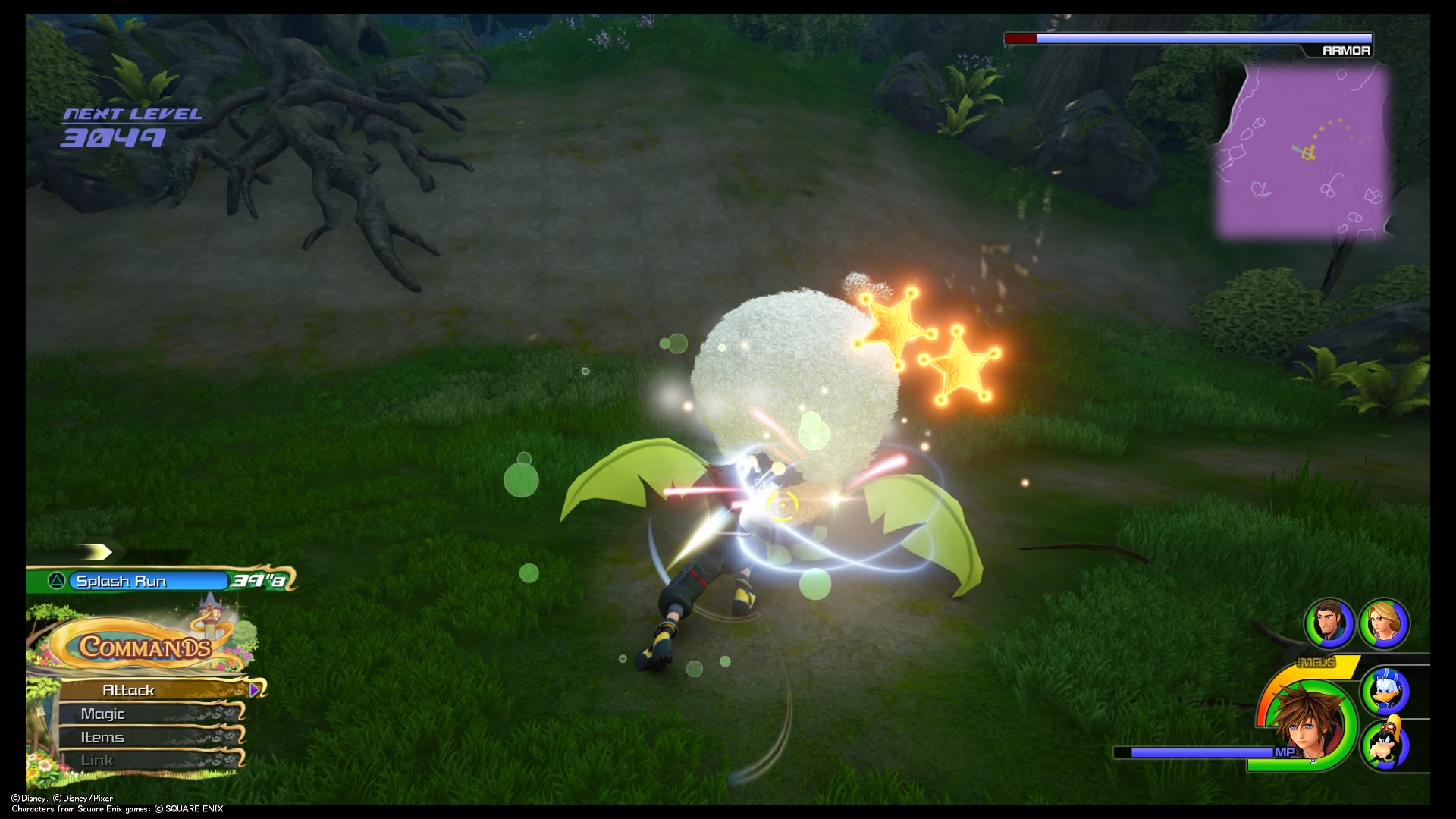Toggle the highlighted Attack command
Viewport: 1456px width, 819px height.
129,690
